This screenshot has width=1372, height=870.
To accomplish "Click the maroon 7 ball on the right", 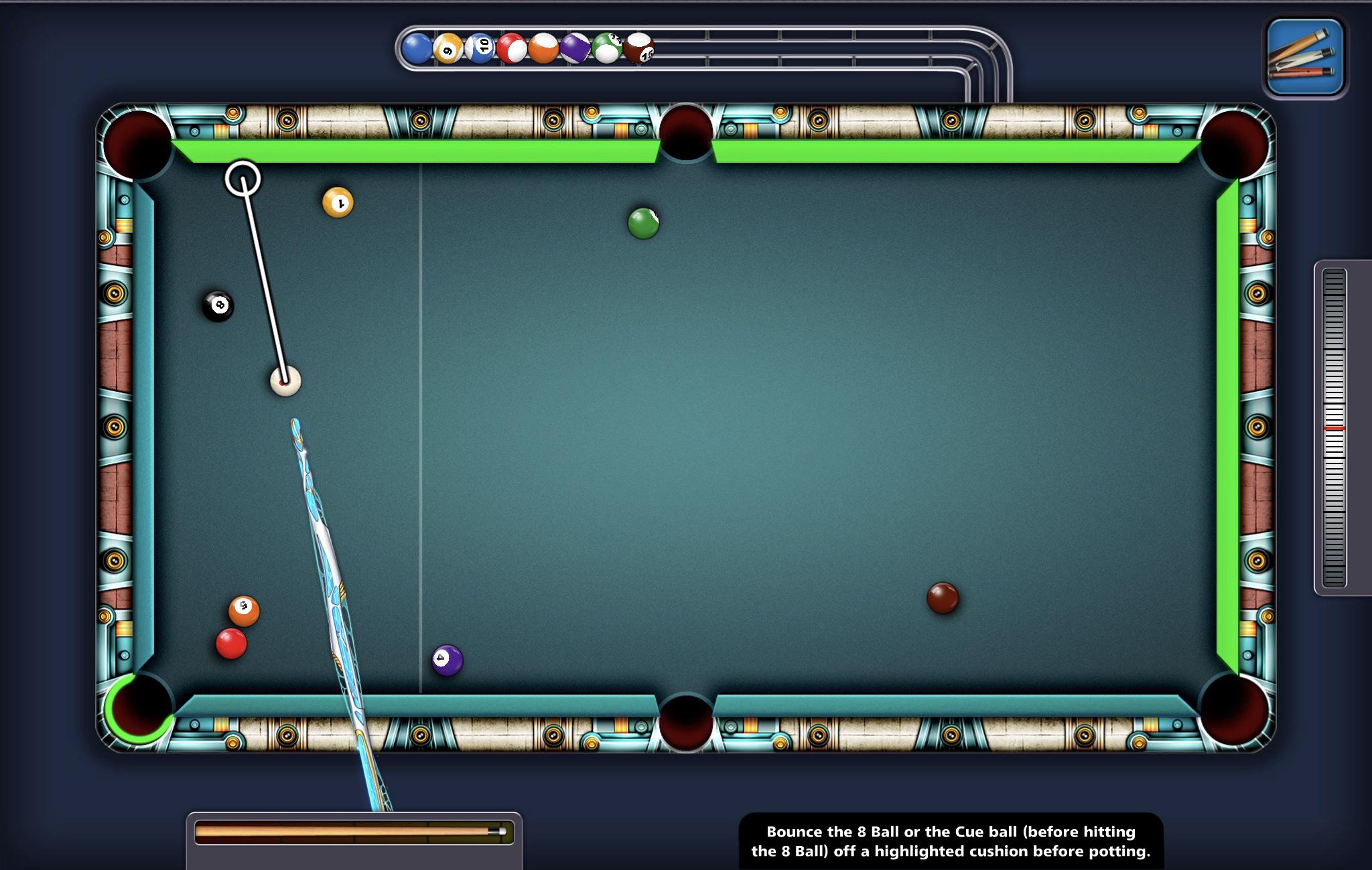I will pyautogui.click(x=943, y=597).
